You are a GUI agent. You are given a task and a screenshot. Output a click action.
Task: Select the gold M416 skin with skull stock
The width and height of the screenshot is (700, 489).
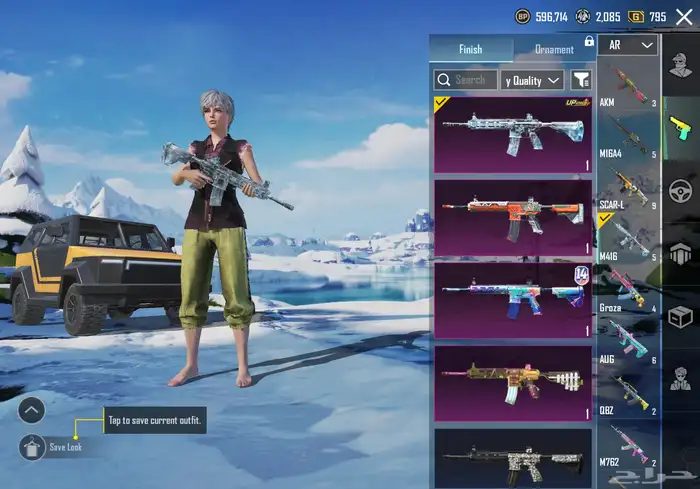pos(512,382)
